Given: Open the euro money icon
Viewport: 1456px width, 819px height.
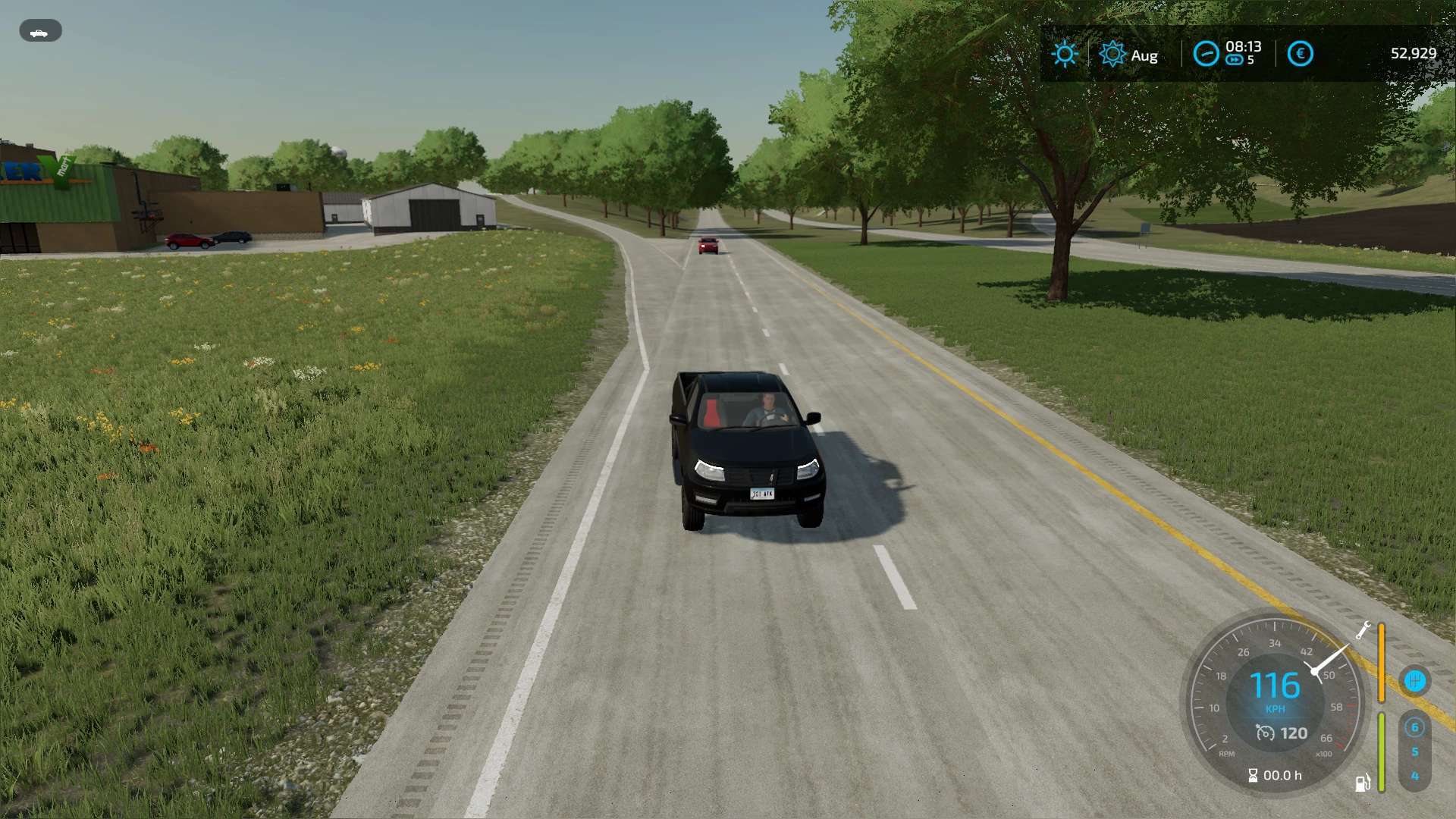Looking at the screenshot, I should 1300,54.
